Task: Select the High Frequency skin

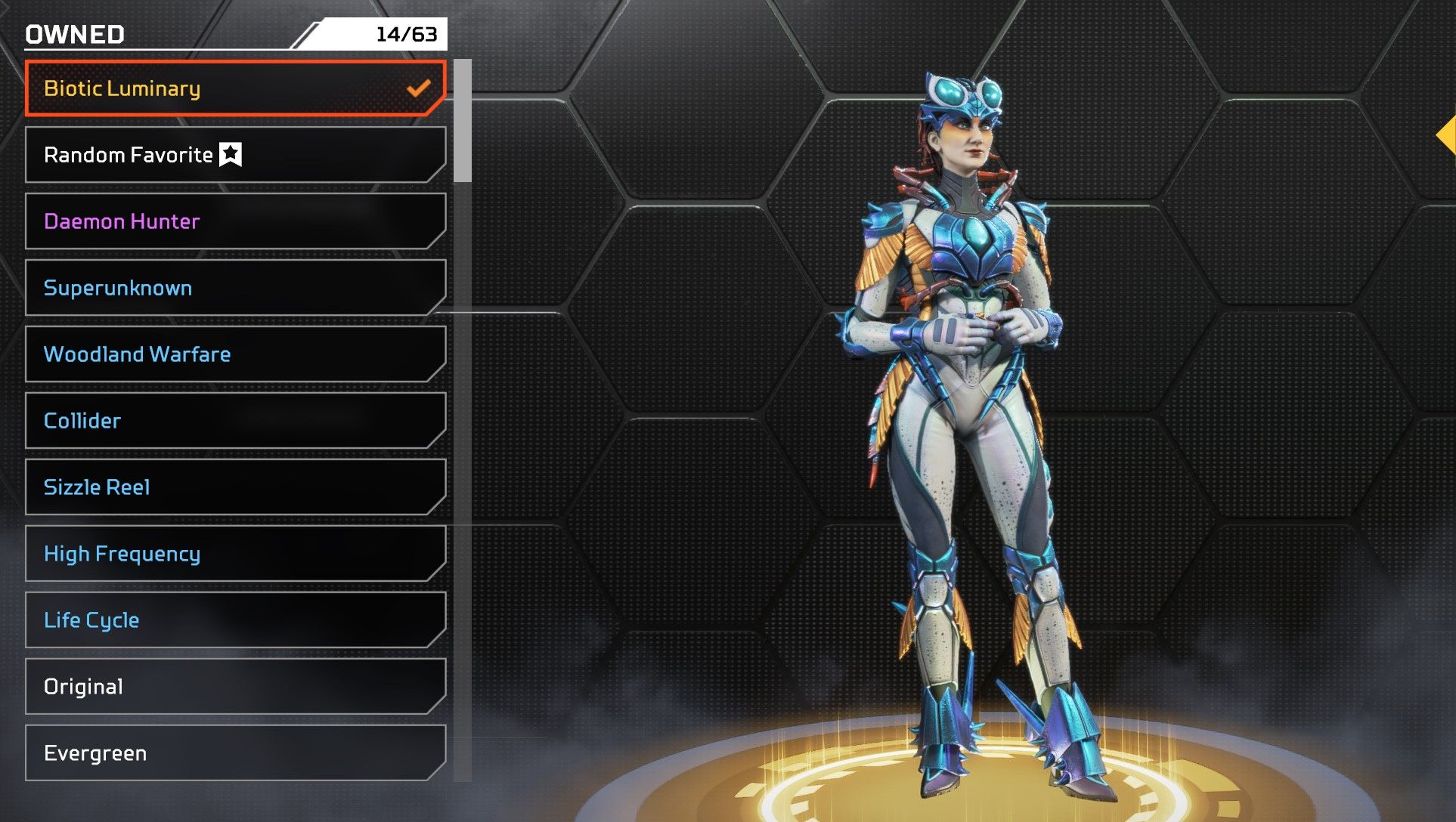Action: click(234, 554)
